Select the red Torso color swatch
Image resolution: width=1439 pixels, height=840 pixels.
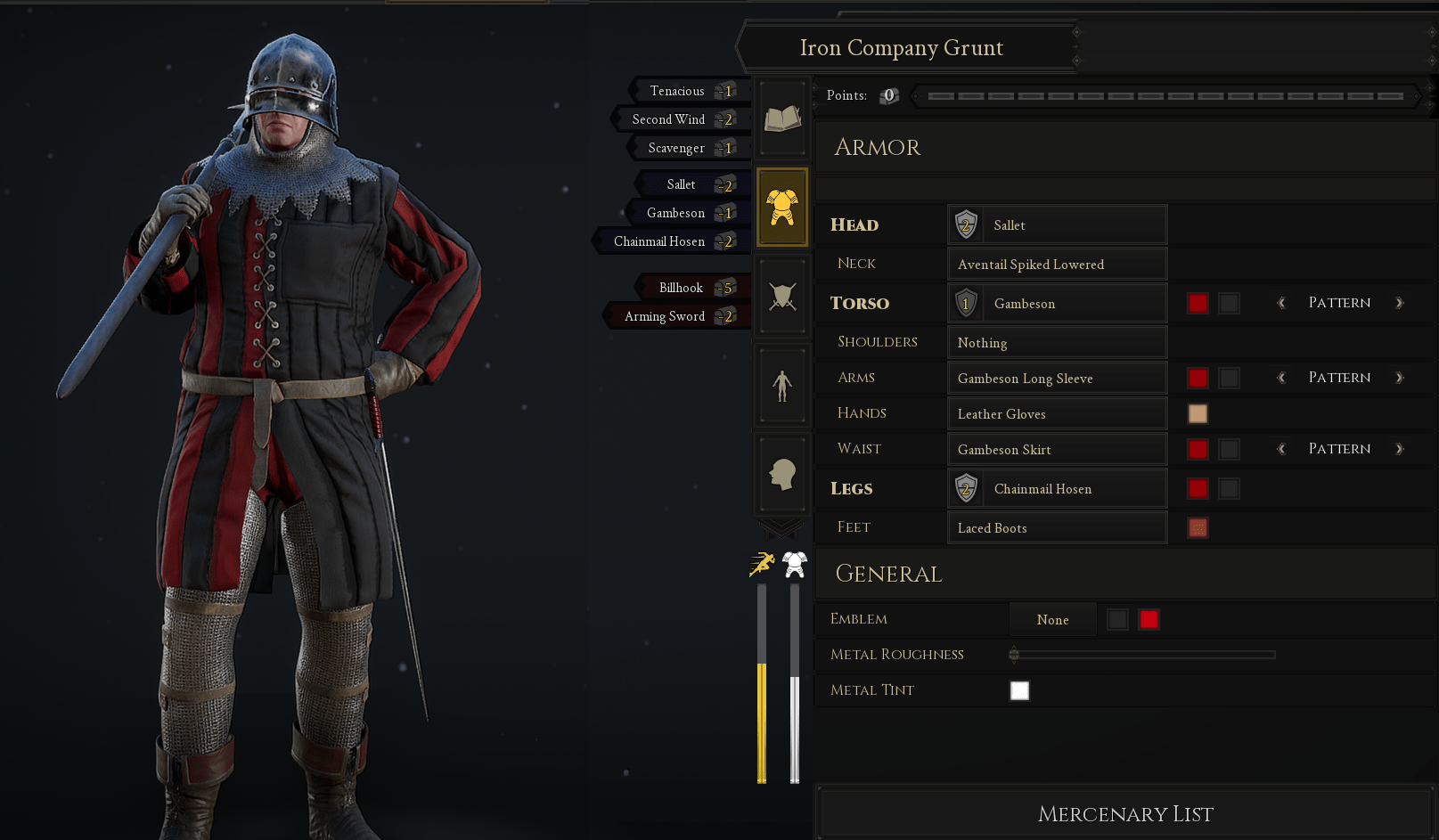click(1197, 303)
